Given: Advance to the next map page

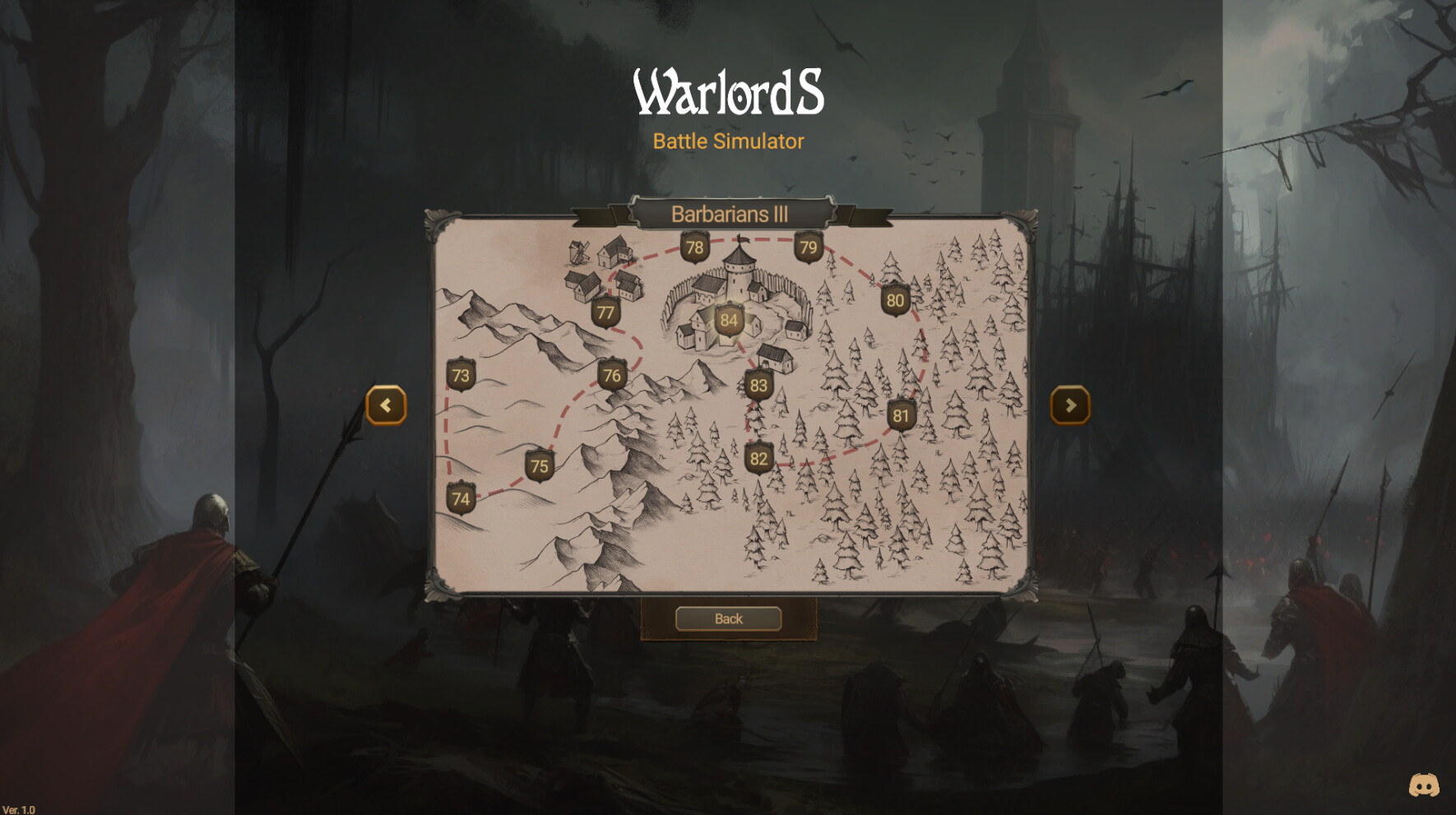Looking at the screenshot, I should coord(1070,405).
